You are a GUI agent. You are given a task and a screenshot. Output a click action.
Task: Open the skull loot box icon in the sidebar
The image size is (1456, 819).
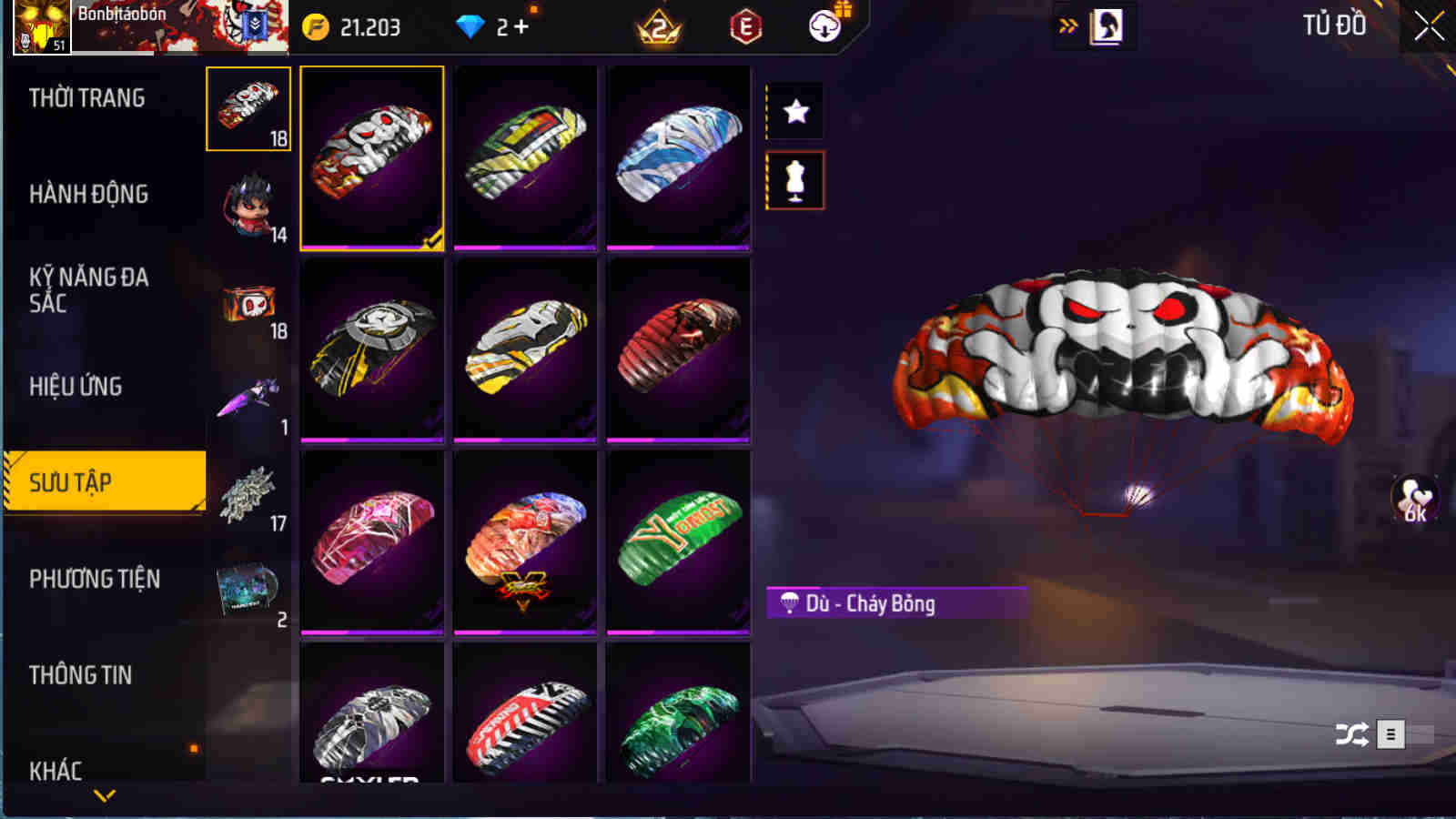pyautogui.click(x=247, y=300)
